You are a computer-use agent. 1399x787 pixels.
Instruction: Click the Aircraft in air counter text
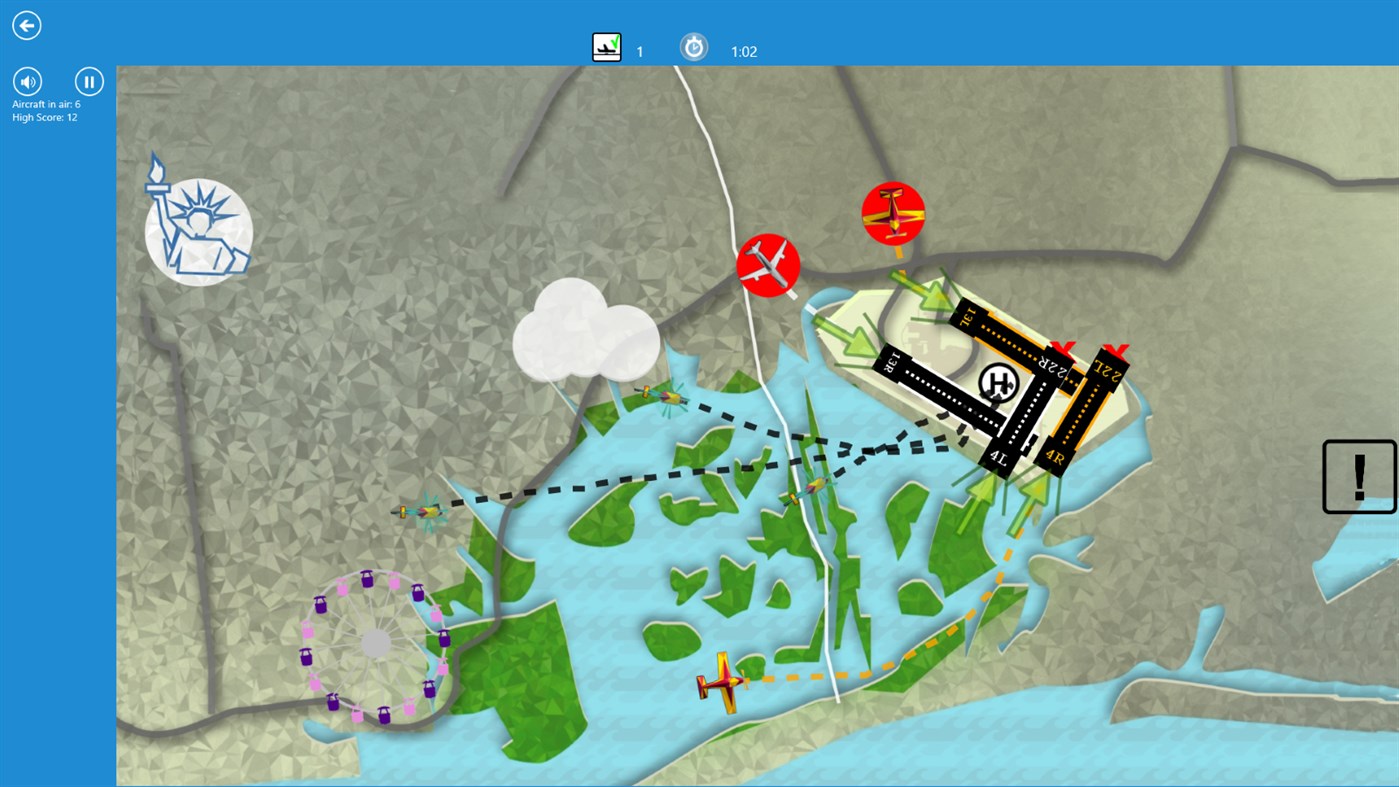click(47, 104)
